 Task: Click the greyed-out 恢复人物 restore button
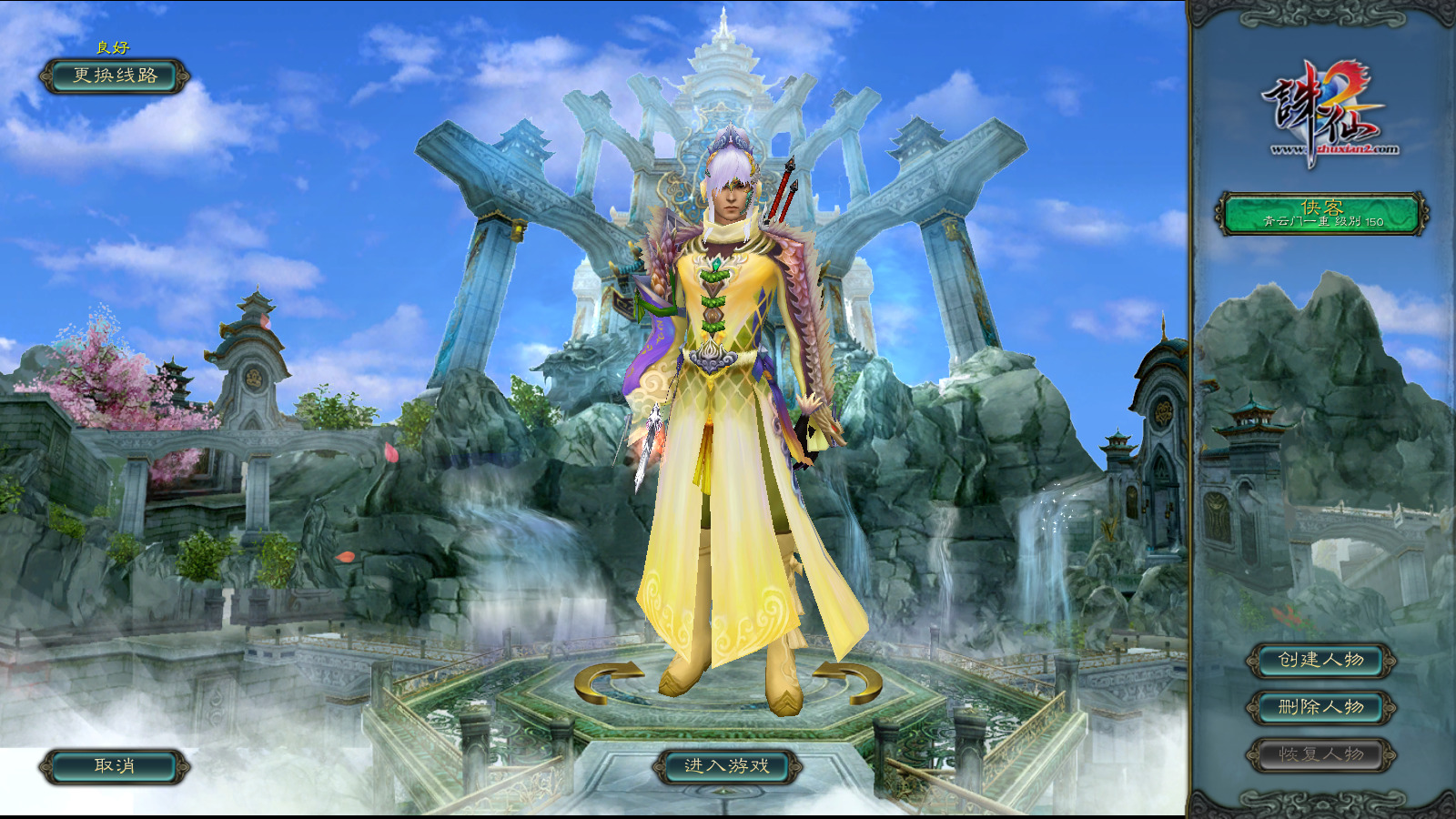coord(1321,754)
